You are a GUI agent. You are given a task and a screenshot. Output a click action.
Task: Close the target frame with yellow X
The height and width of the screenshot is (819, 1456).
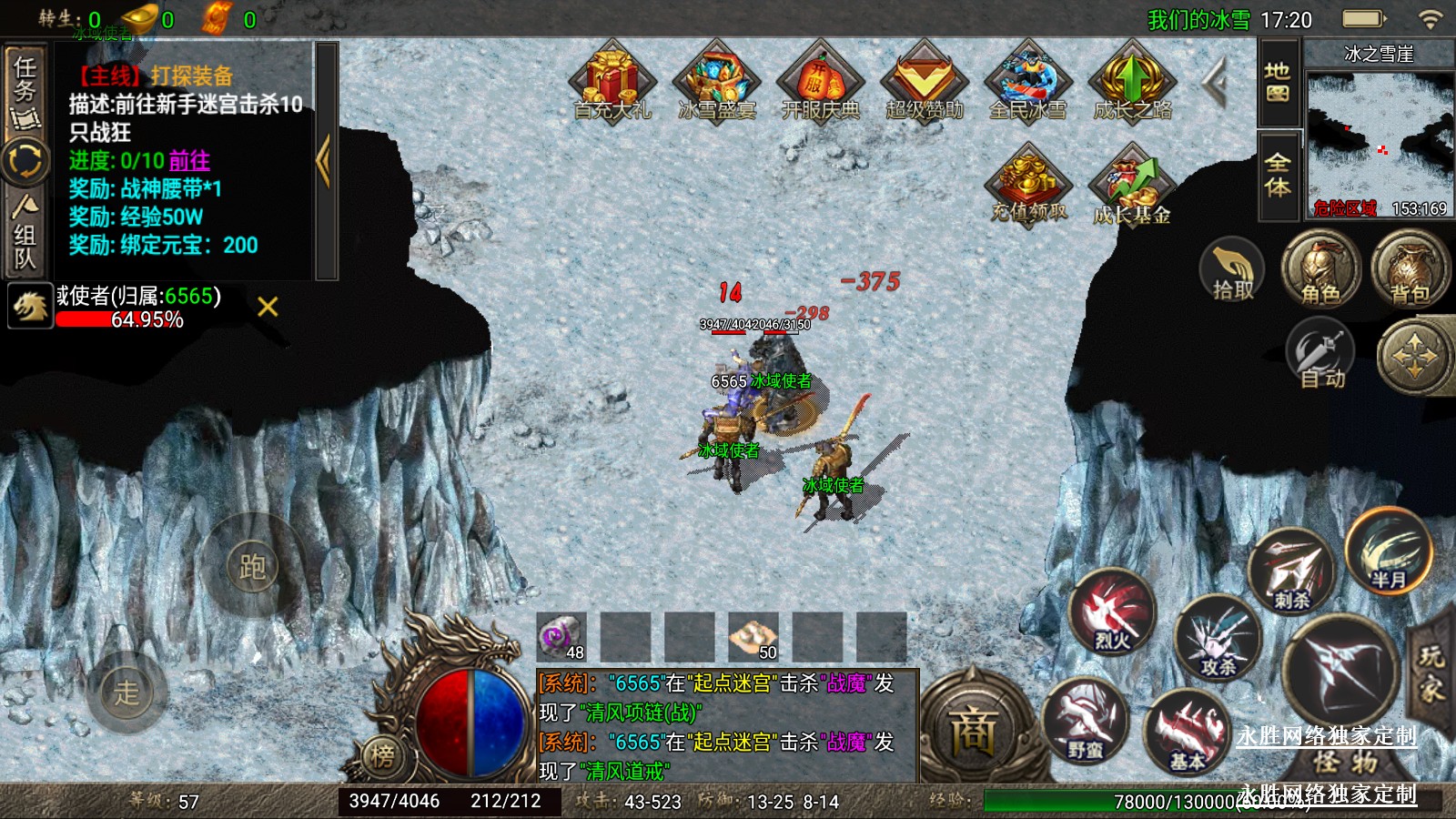point(268,307)
